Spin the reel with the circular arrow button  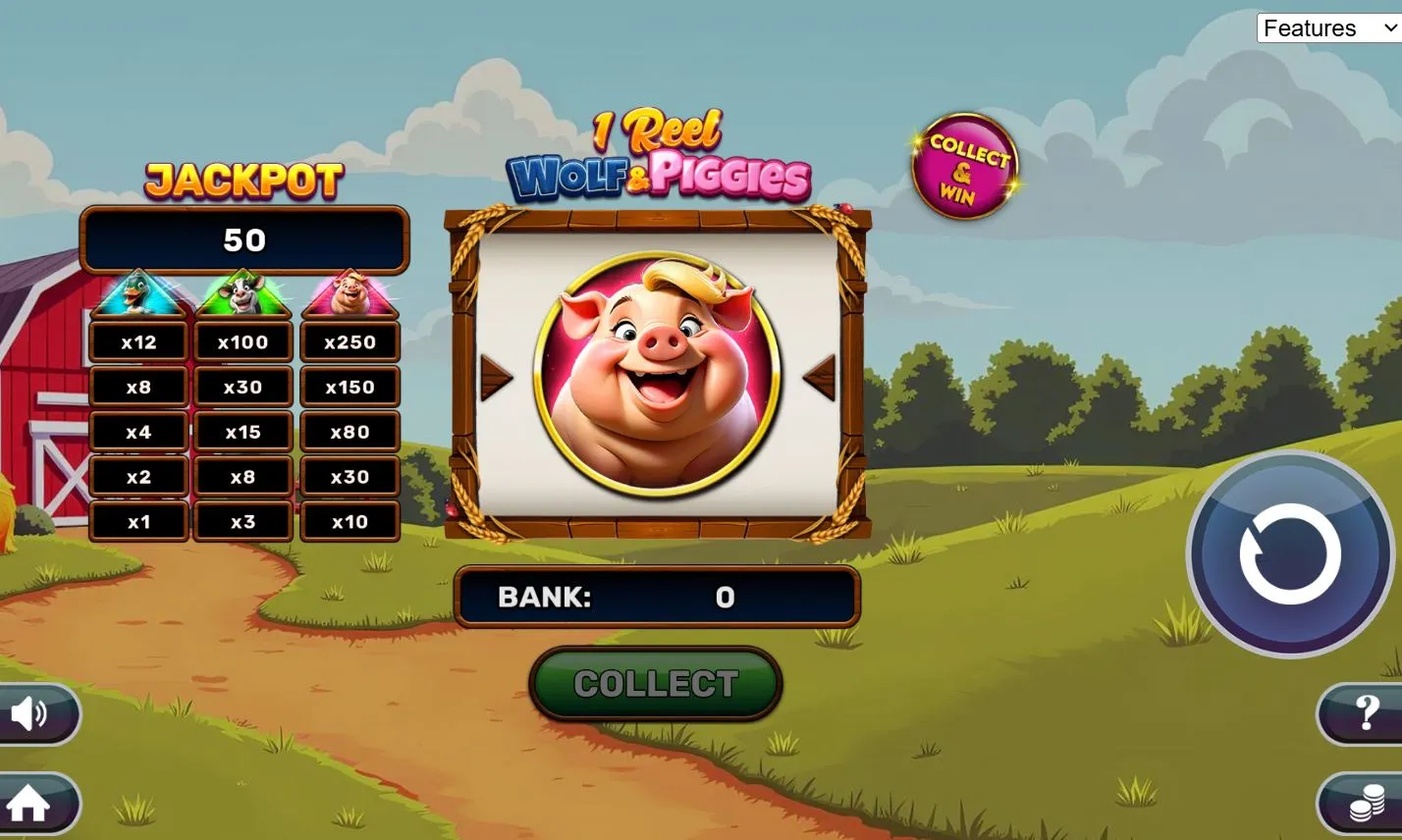point(1289,554)
